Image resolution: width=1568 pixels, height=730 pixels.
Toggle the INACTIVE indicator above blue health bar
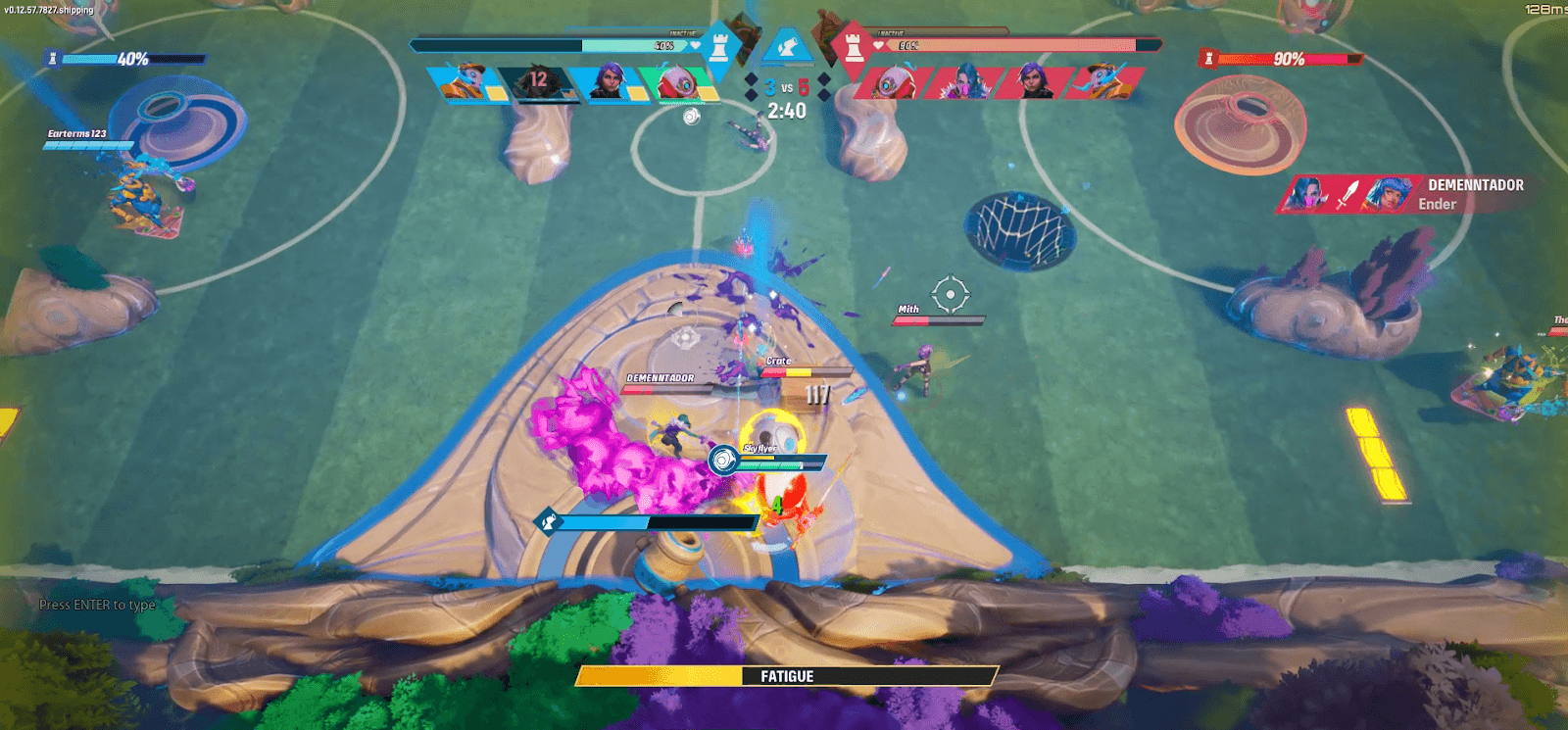tap(682, 32)
